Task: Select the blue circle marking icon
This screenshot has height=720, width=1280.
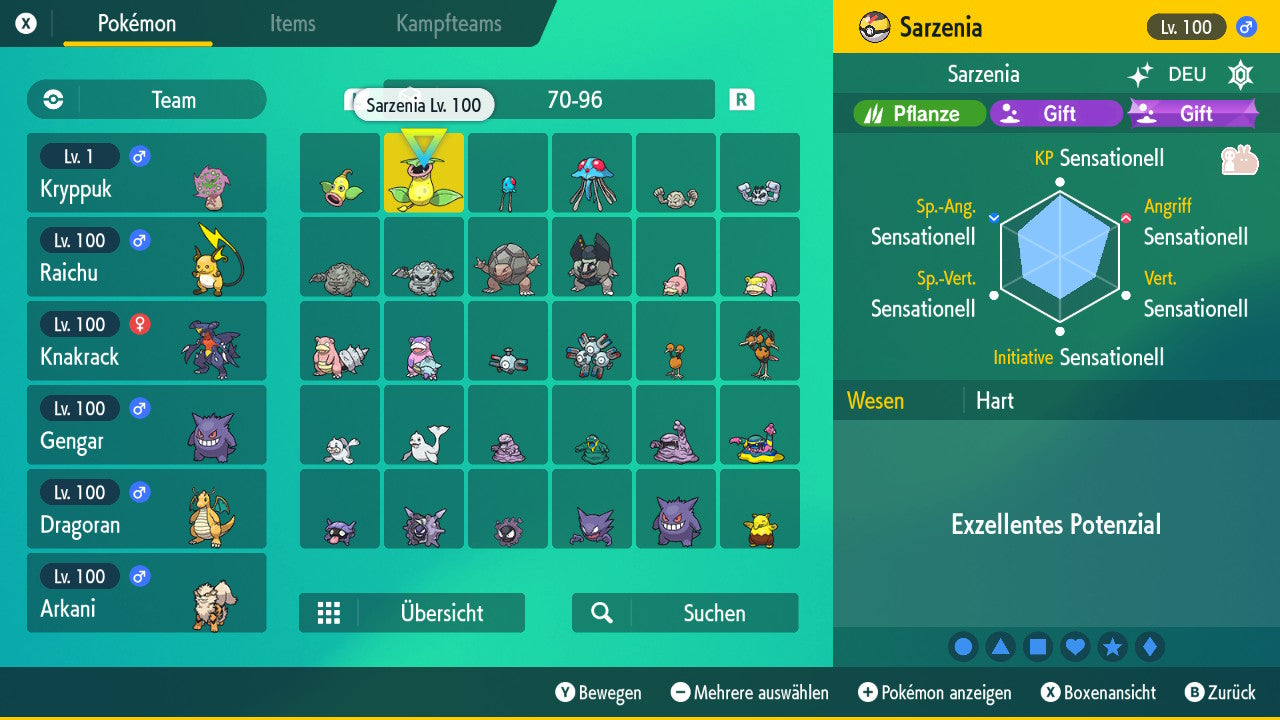Action: pyautogui.click(x=963, y=646)
